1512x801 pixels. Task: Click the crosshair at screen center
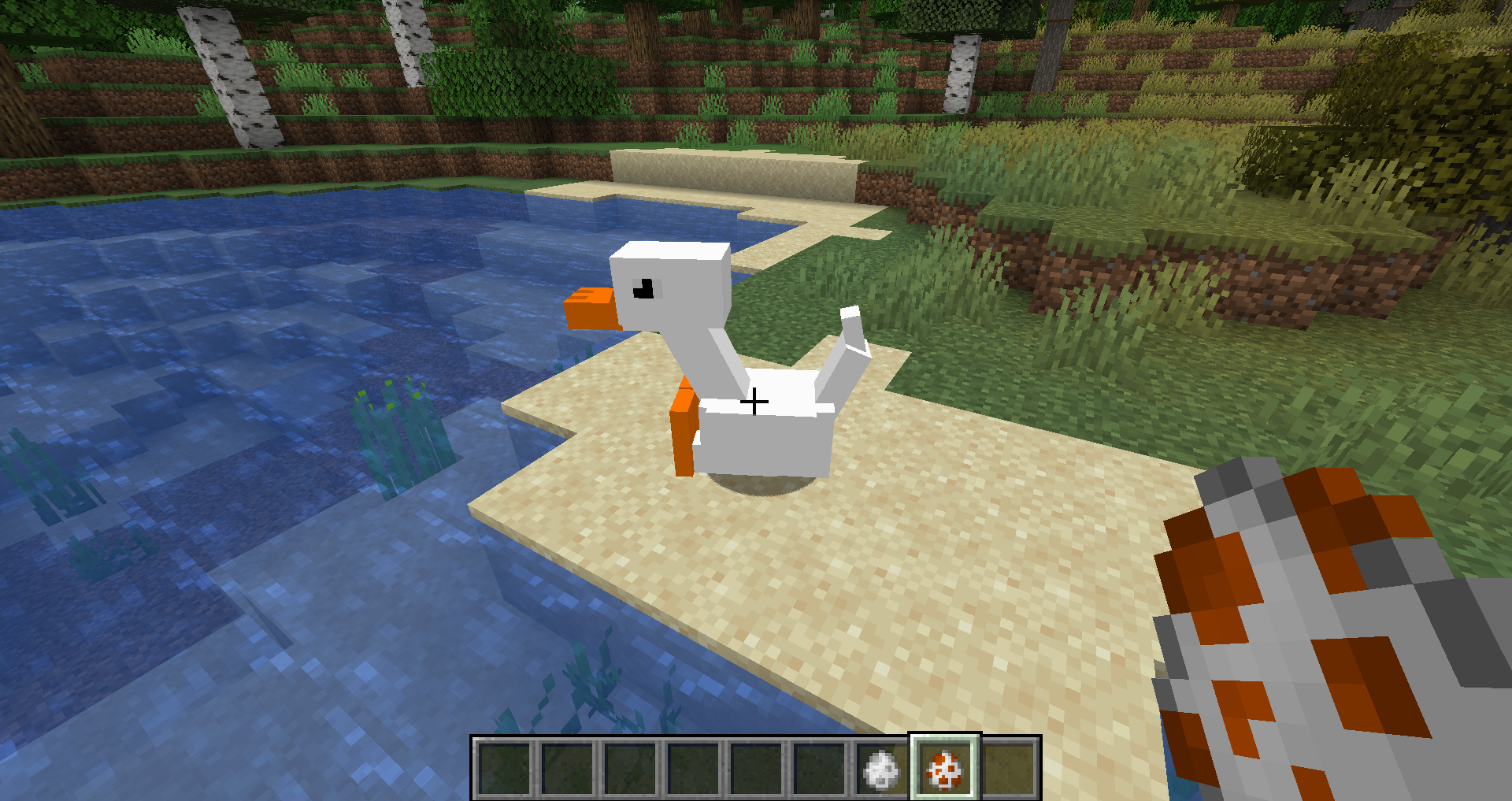(755, 401)
